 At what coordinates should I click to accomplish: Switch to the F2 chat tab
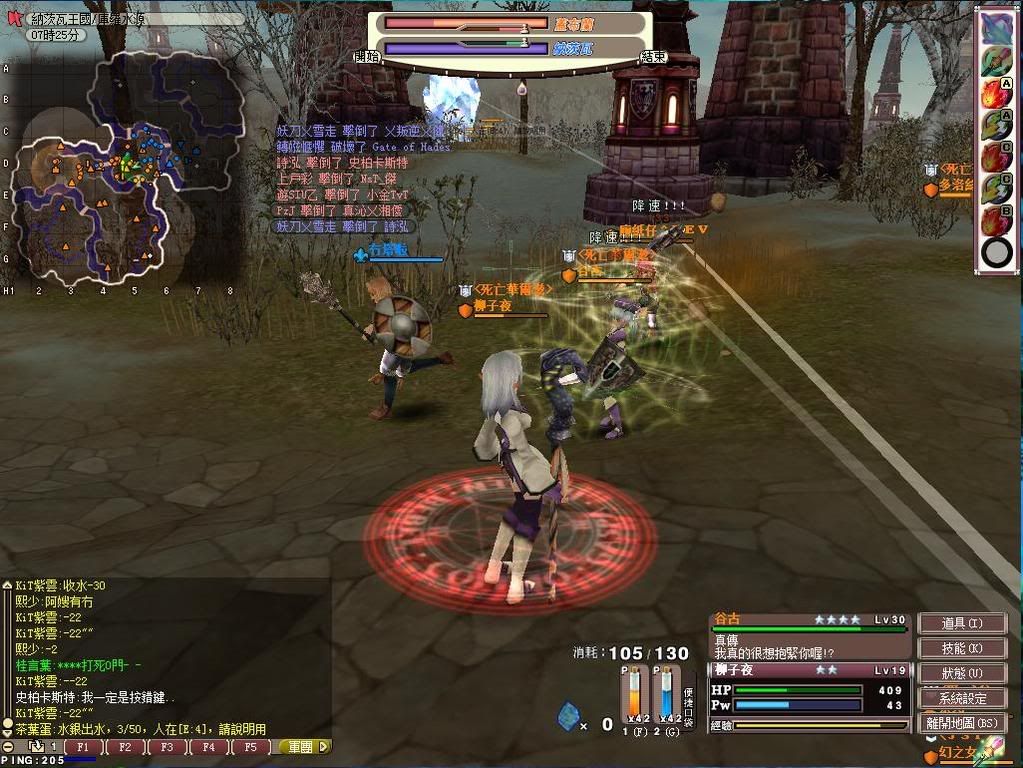pyautogui.click(x=125, y=747)
